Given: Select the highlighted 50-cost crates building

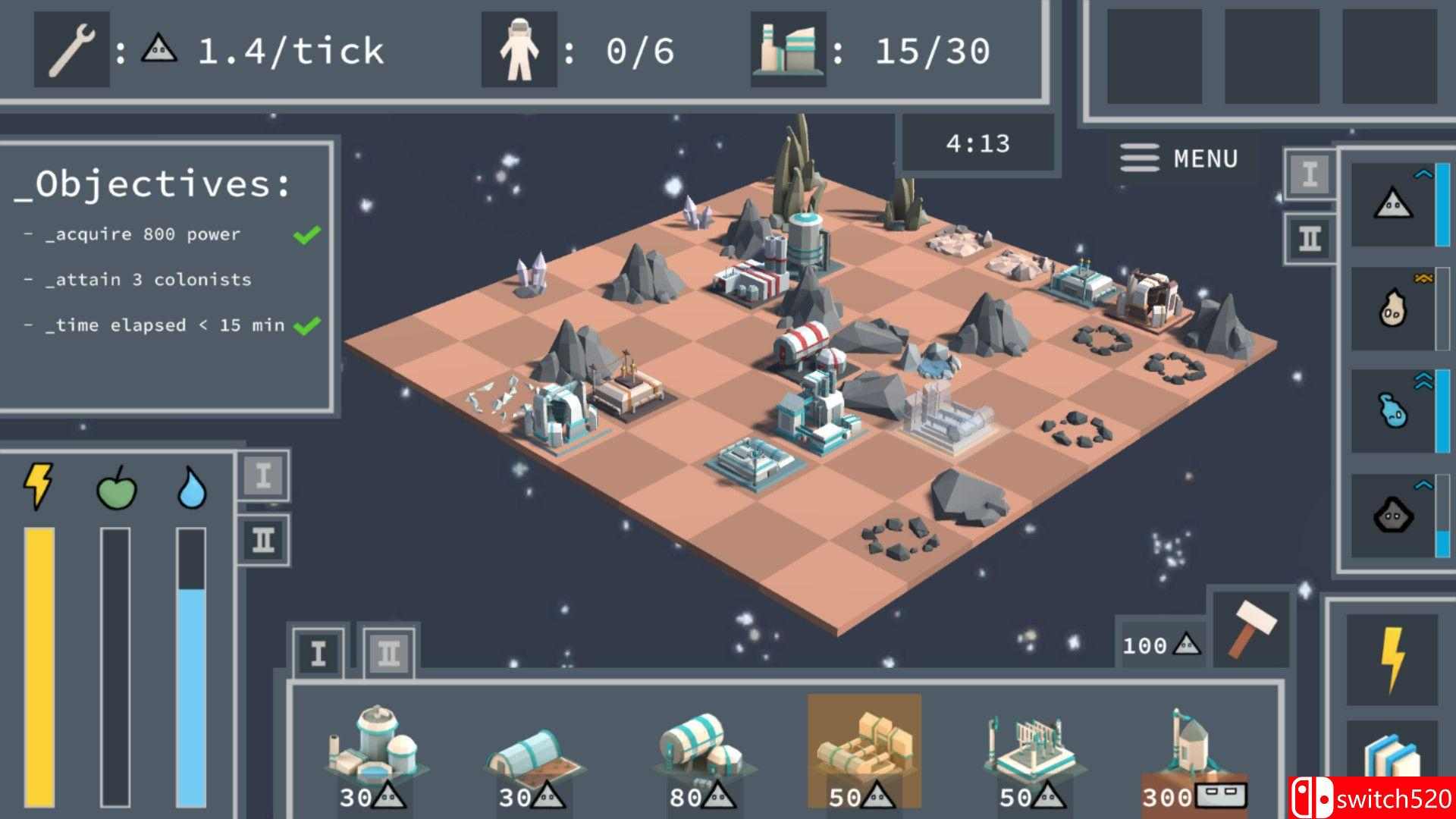Looking at the screenshot, I should coord(864,747).
